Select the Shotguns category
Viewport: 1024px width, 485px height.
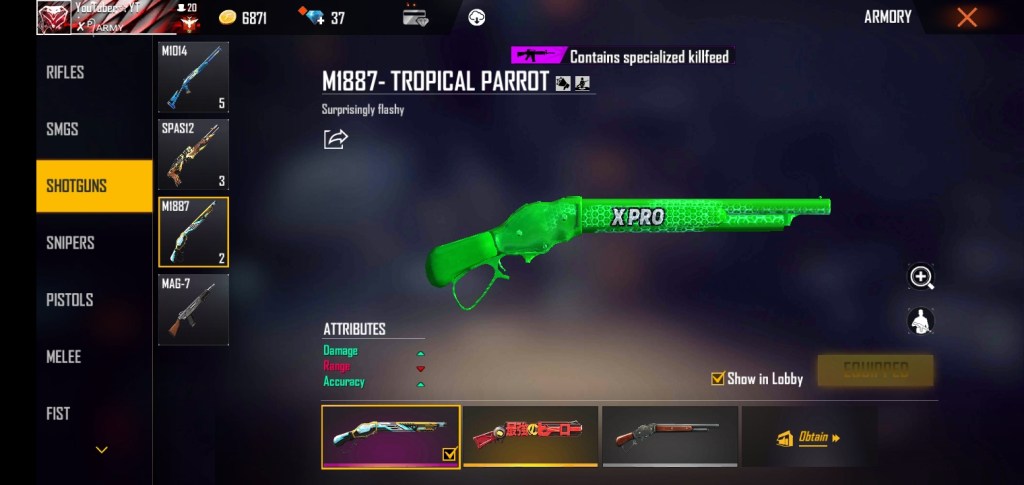pos(77,186)
